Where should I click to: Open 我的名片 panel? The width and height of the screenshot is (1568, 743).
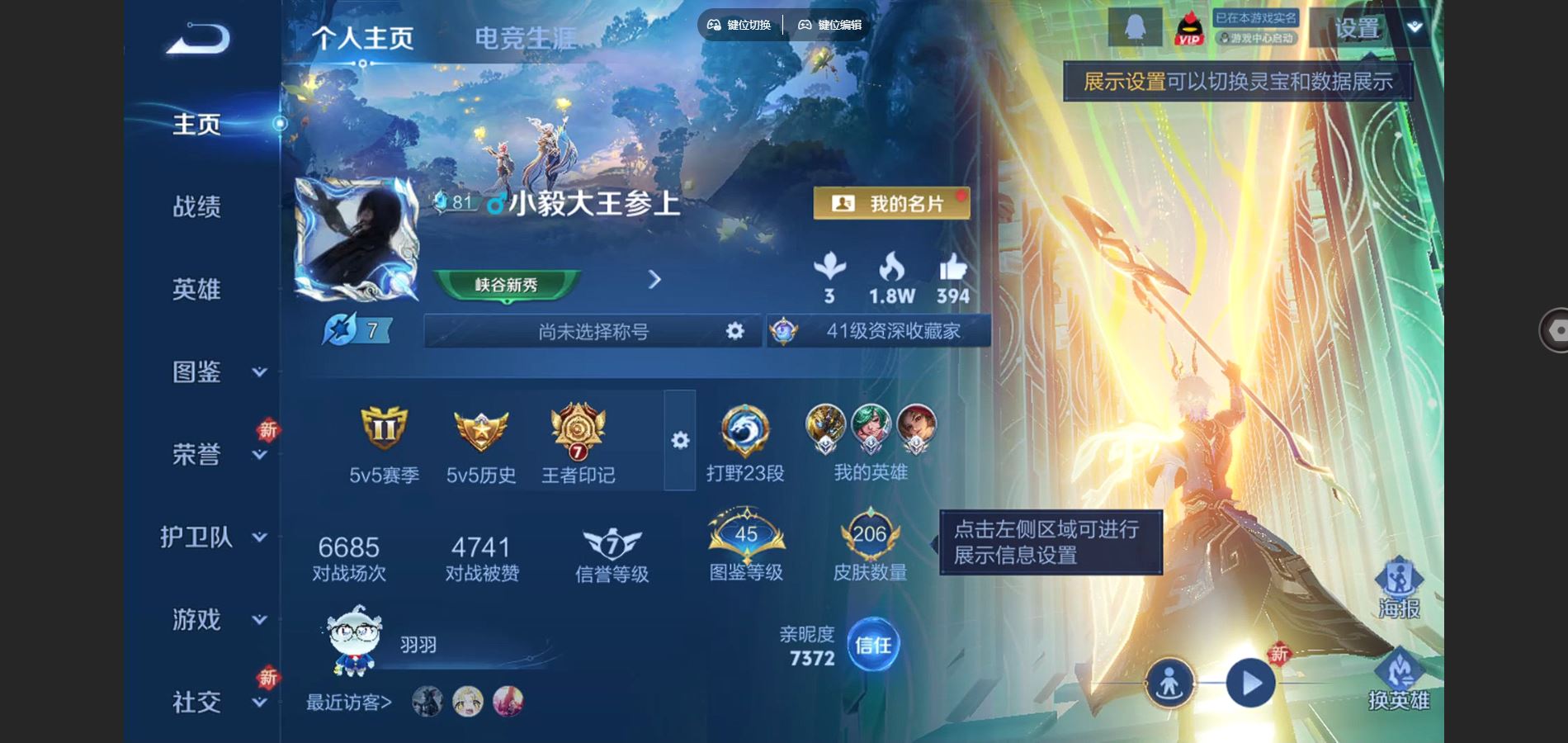coord(891,203)
